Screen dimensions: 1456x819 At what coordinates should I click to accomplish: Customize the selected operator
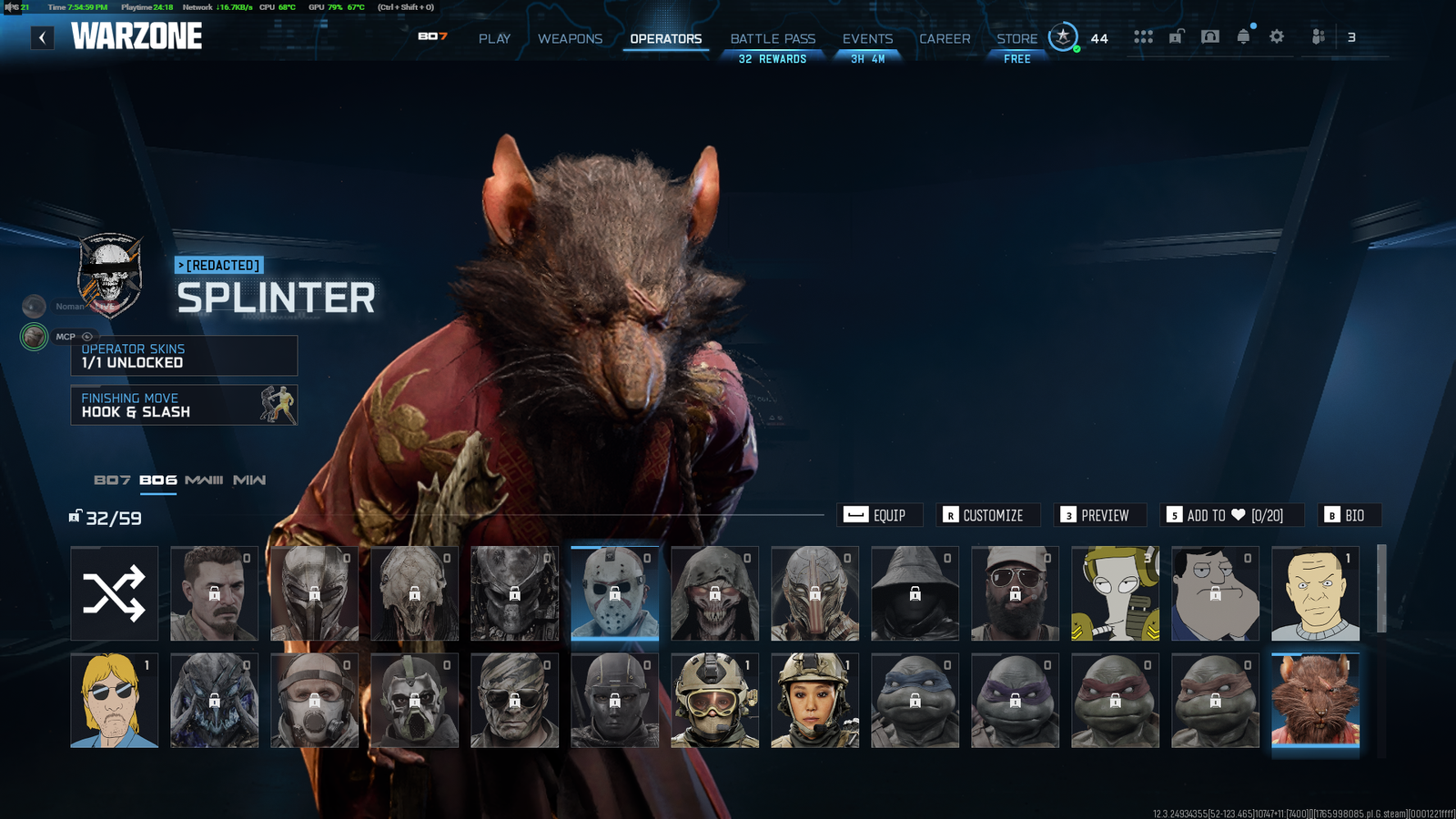987,515
